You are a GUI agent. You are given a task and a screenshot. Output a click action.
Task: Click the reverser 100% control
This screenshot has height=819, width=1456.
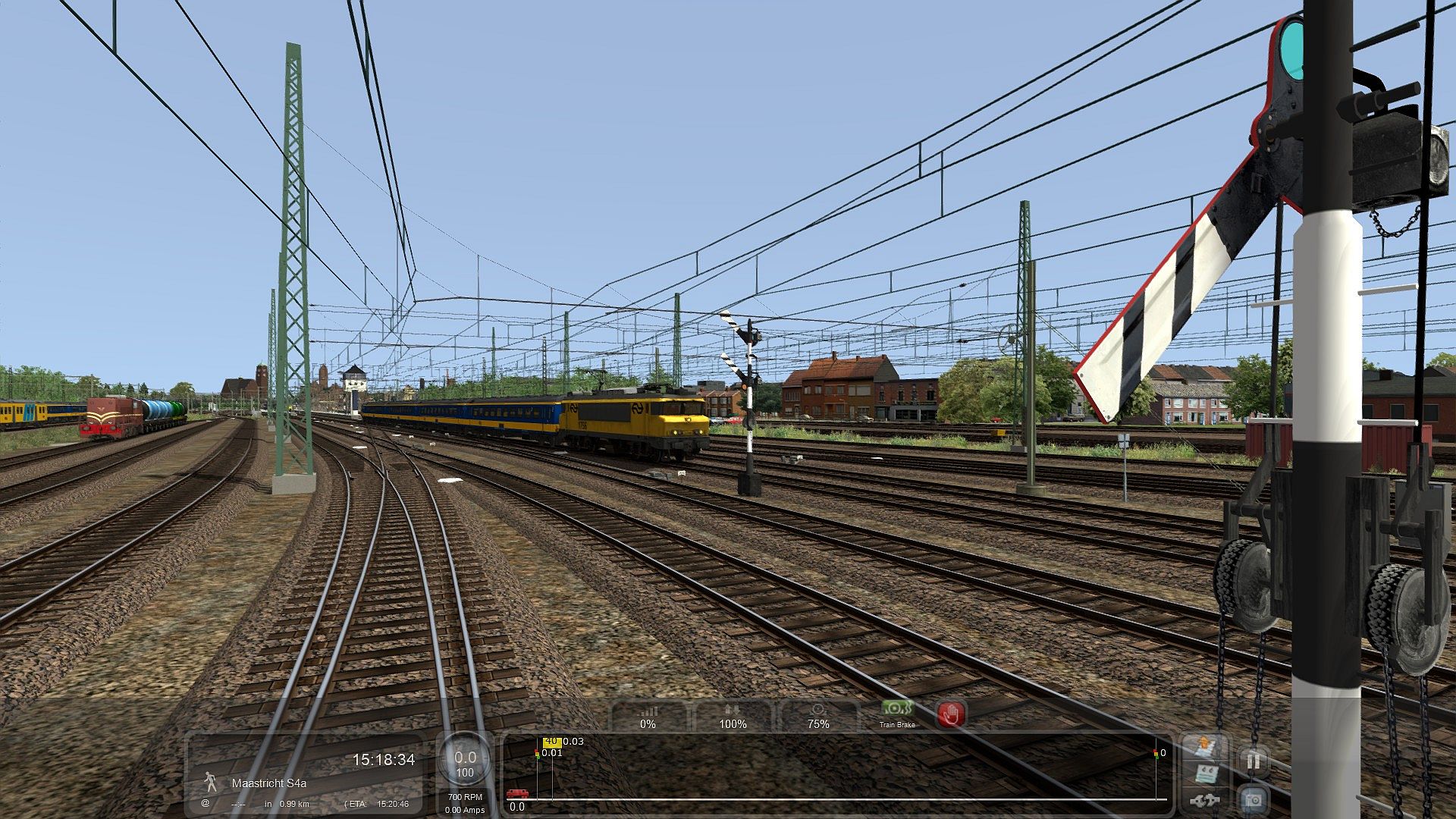733,717
